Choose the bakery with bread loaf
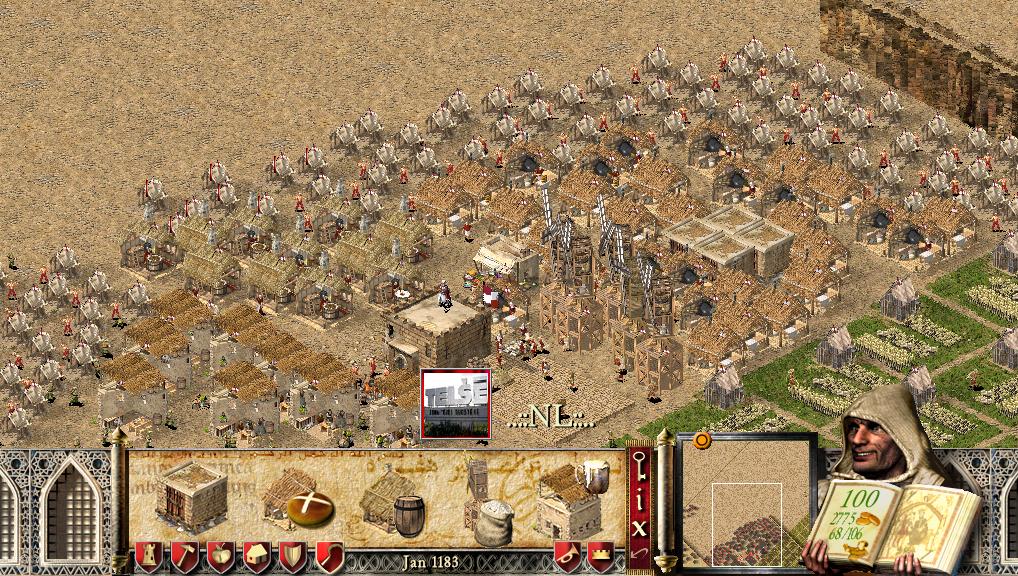 click(297, 498)
